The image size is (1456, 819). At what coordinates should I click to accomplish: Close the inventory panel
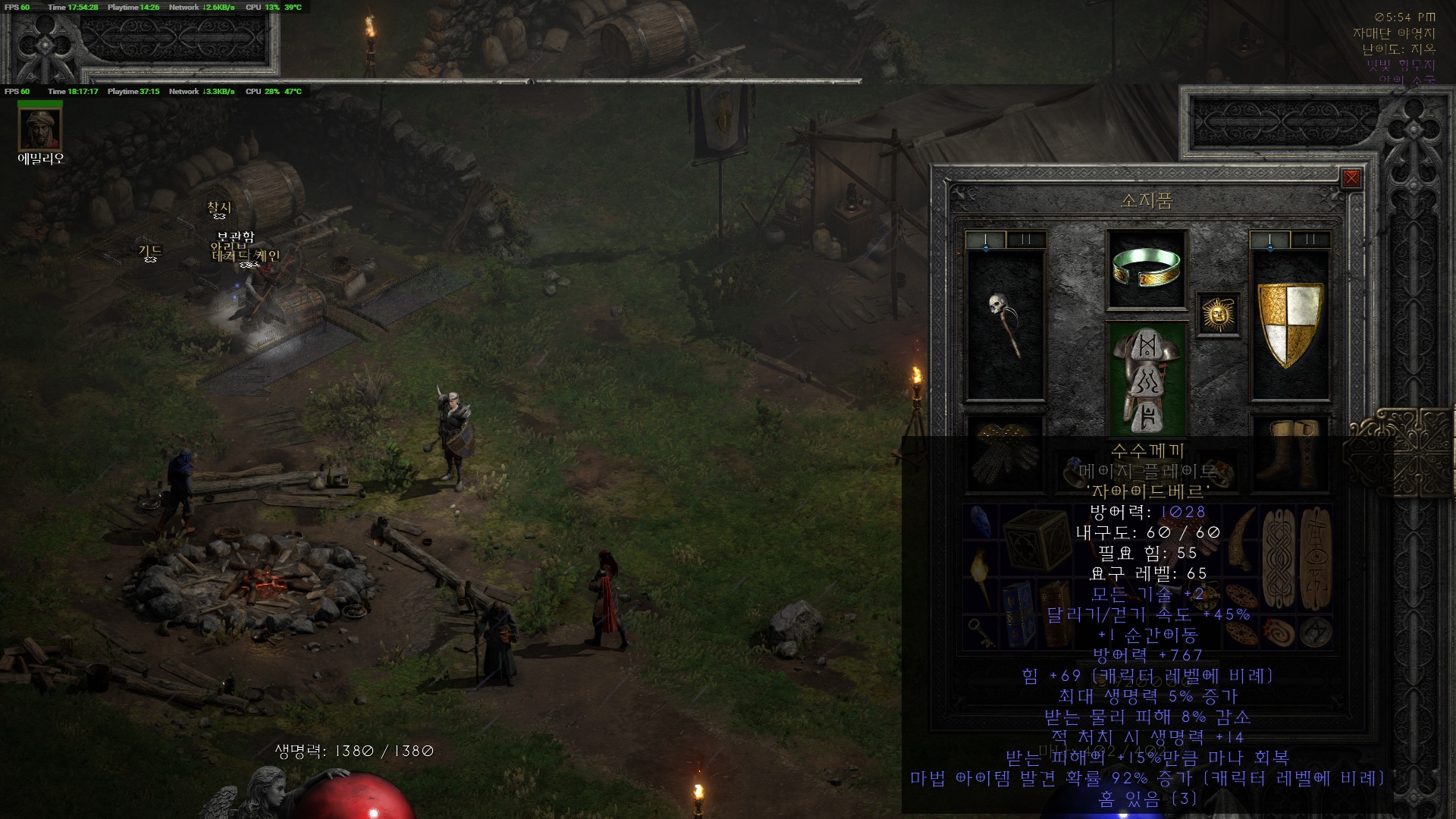(1351, 178)
